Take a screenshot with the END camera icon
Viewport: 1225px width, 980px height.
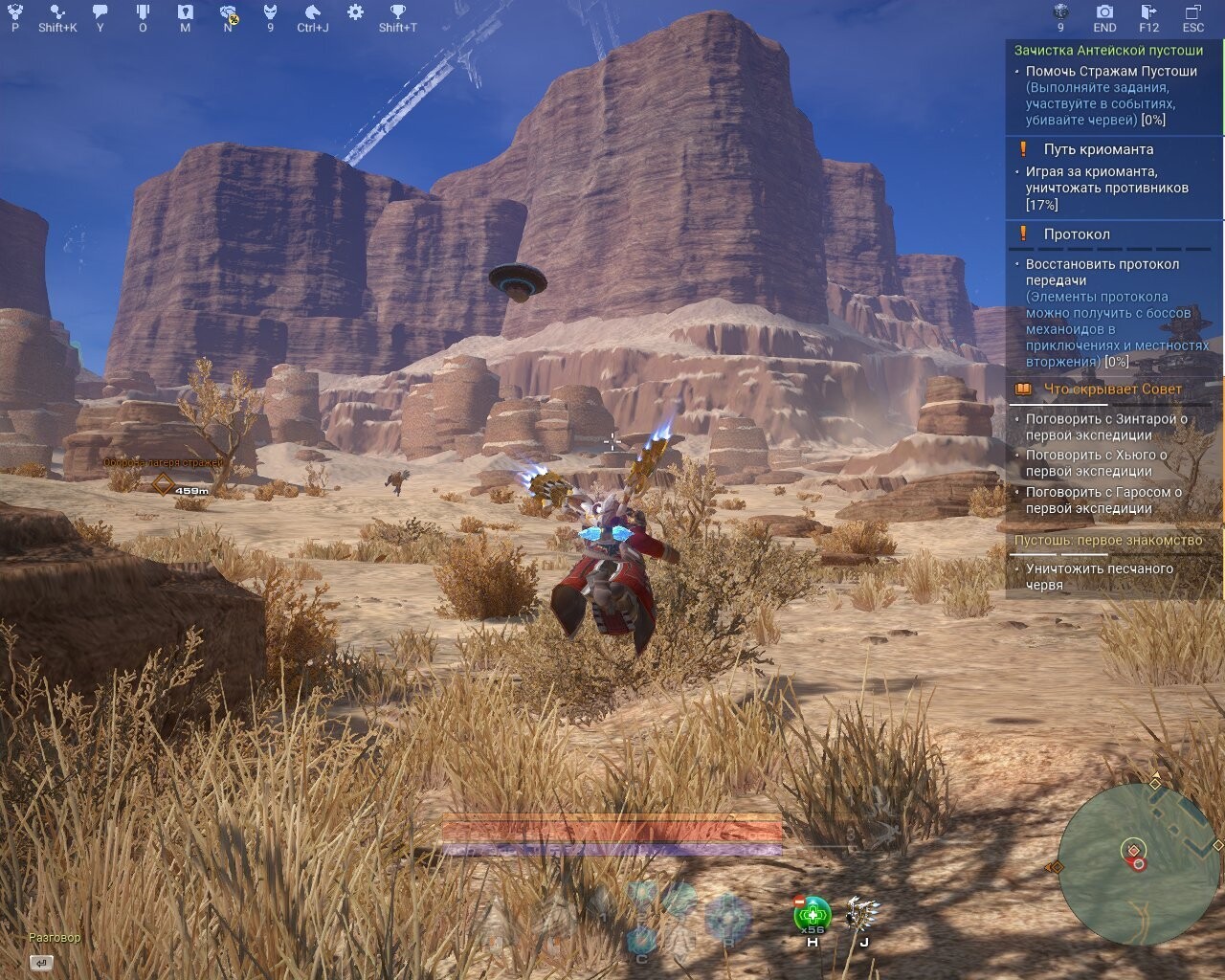pos(1103,12)
